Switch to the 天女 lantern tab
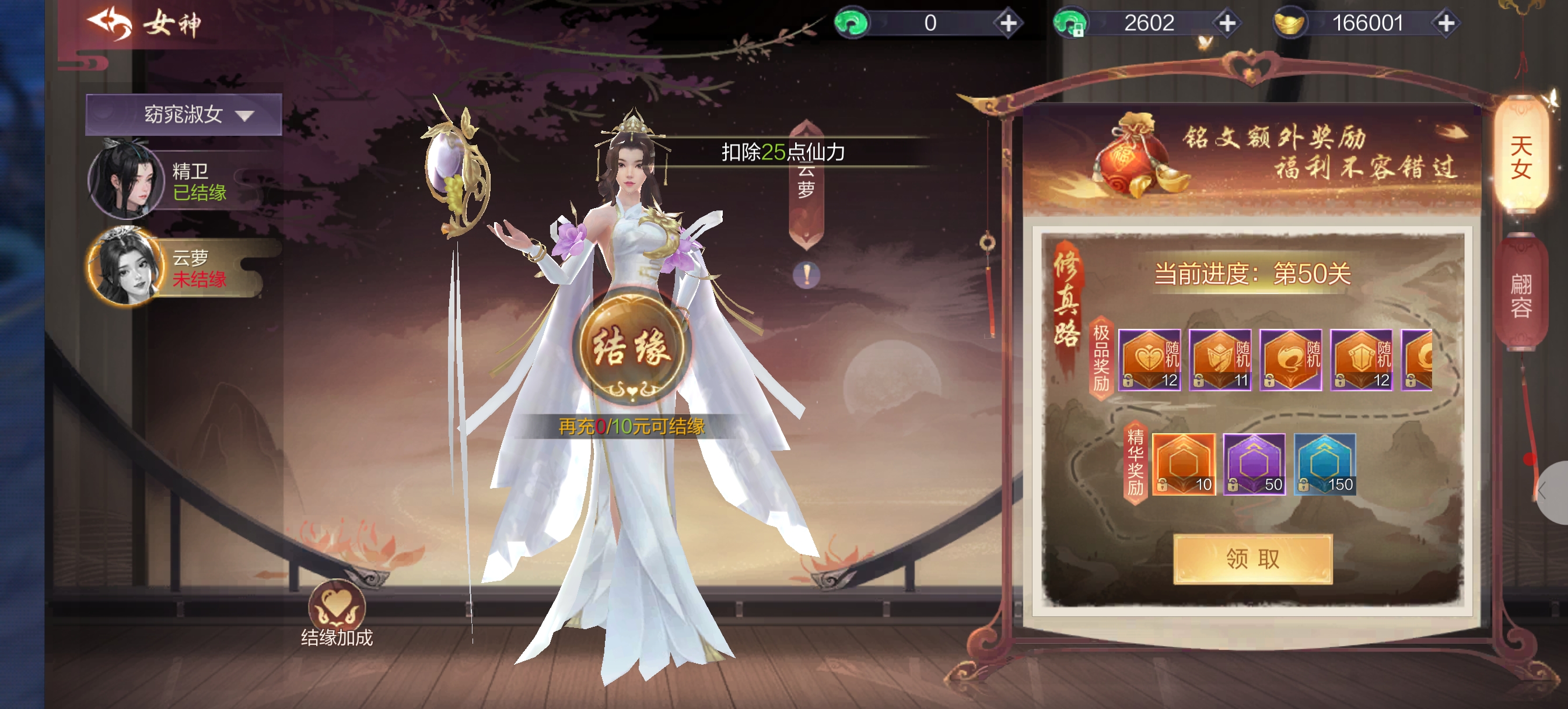Viewport: 1568px width, 709px height. 1521,158
